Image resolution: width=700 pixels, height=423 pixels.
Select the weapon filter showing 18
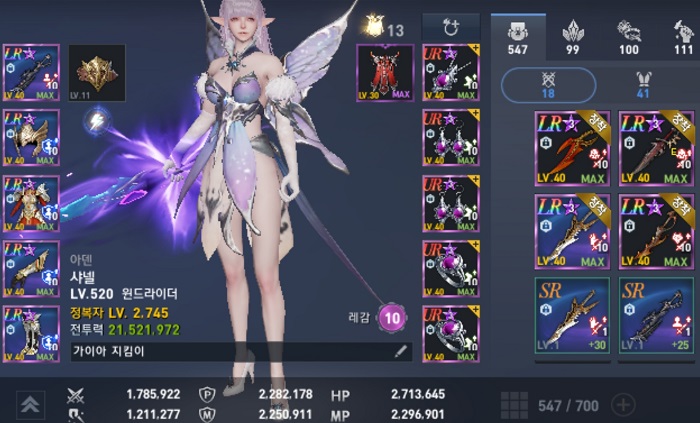[x=548, y=85]
